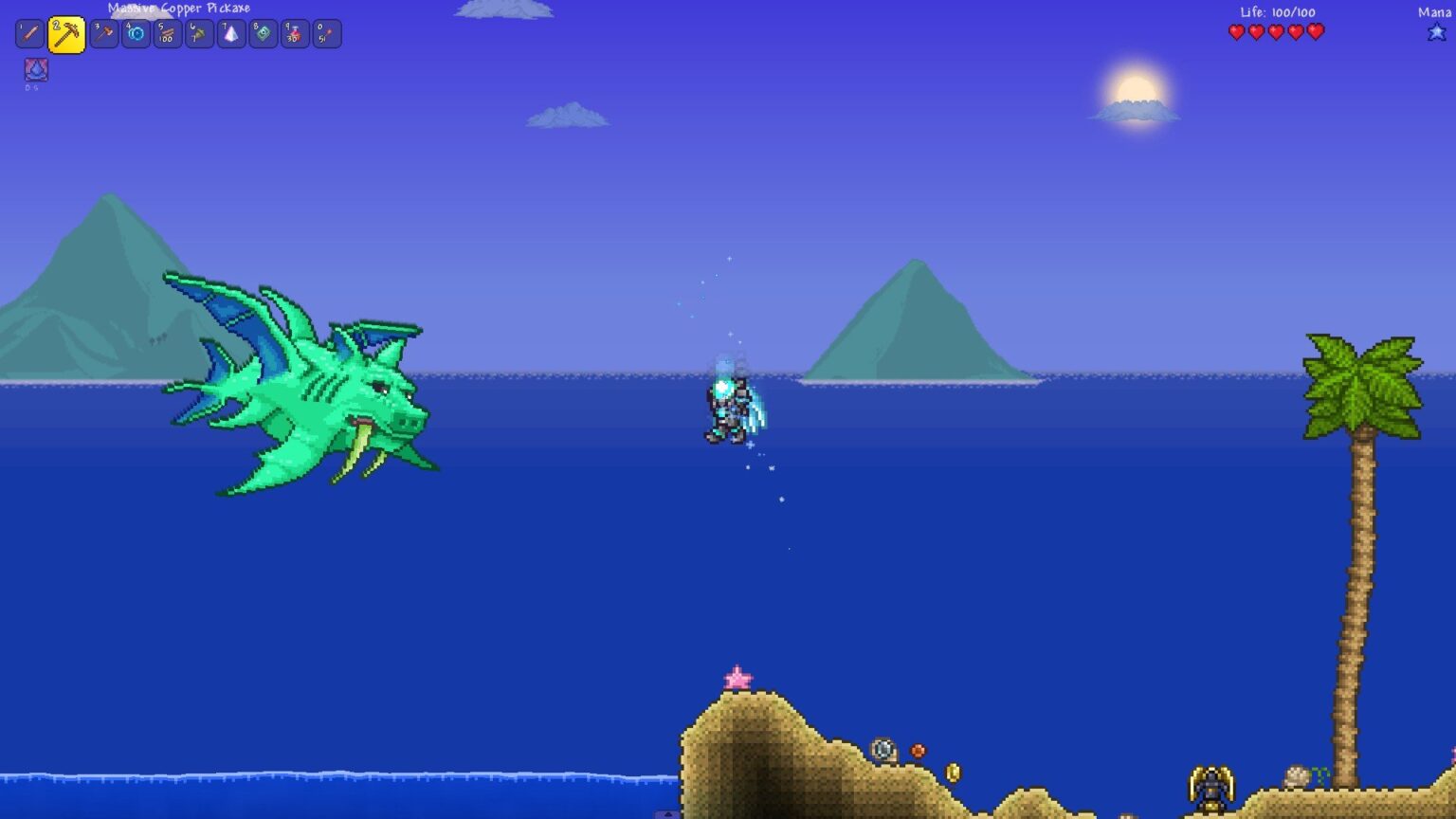Select the acorns in hotbar slot 6
This screenshot has width=1456, height=819.
(197, 33)
